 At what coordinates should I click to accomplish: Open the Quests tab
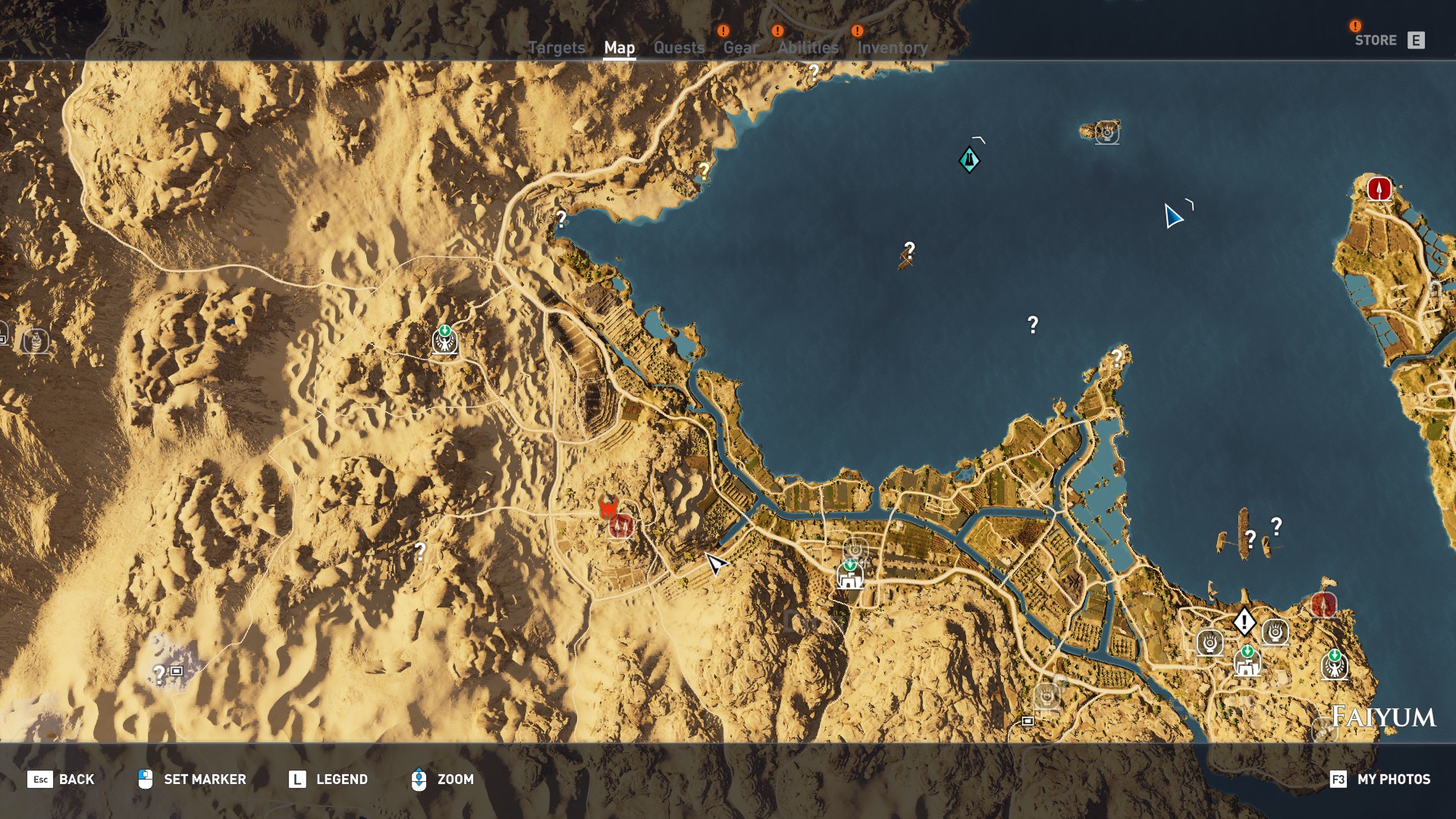679,48
